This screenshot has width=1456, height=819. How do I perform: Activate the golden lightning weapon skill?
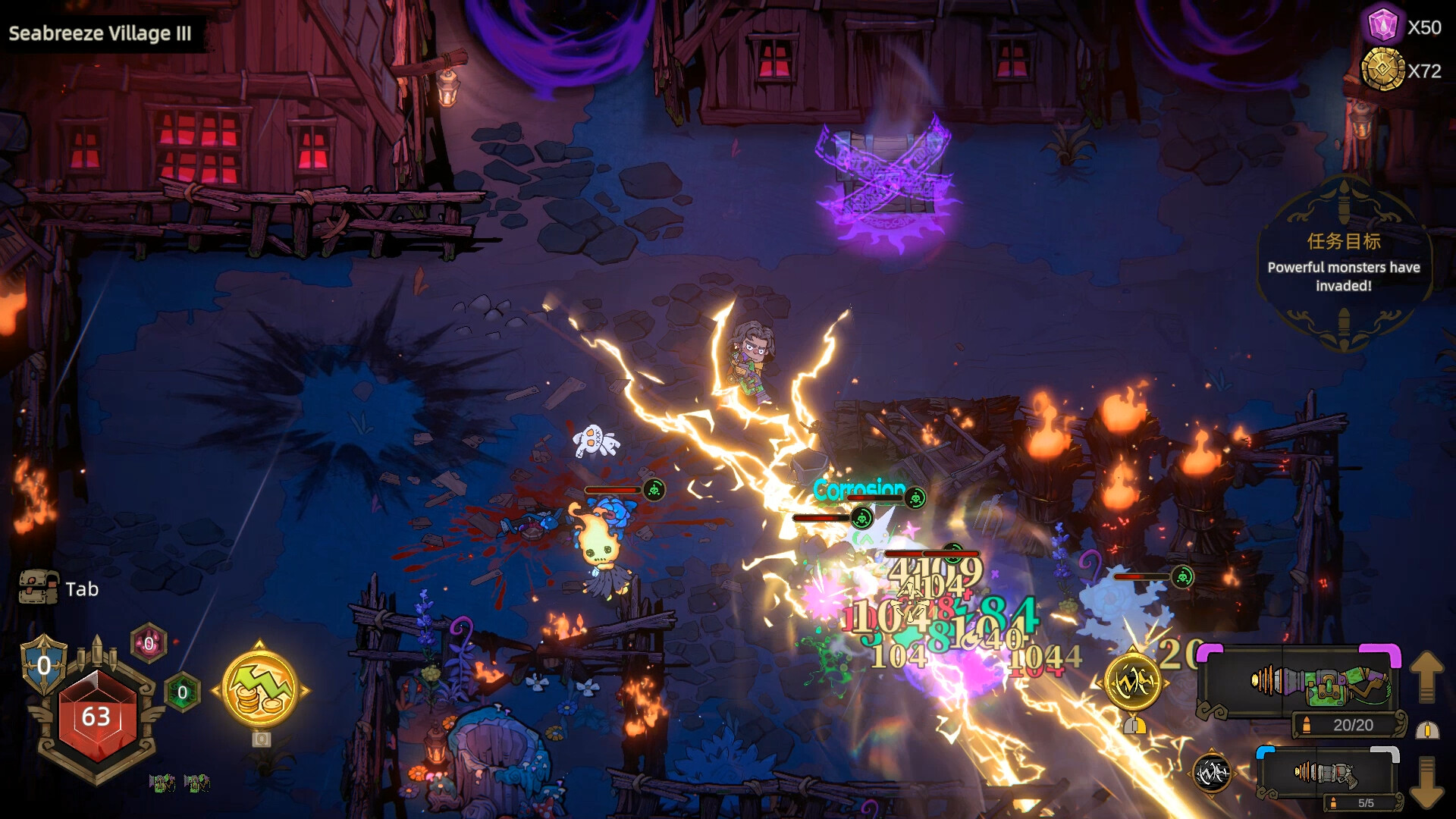(x=1133, y=683)
